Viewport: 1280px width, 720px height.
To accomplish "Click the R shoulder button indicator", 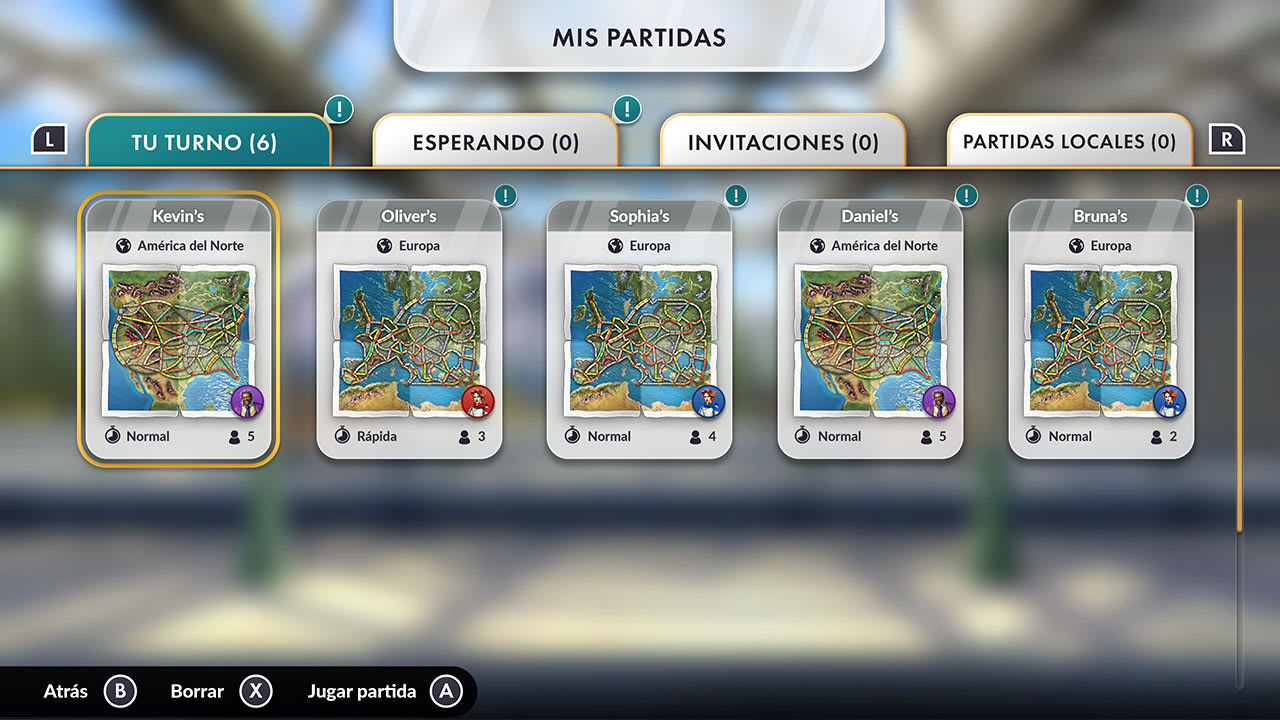I will click(1228, 140).
